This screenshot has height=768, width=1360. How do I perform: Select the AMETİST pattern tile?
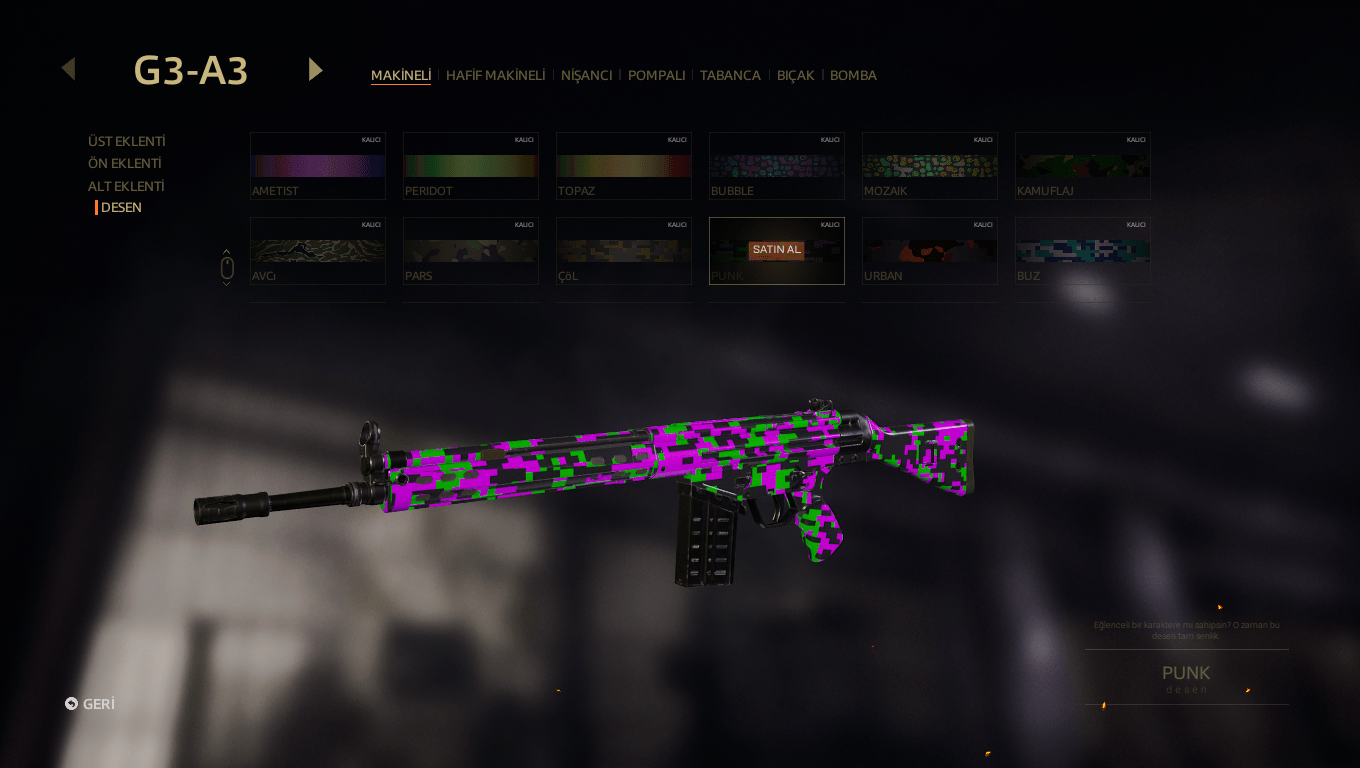pos(318,166)
